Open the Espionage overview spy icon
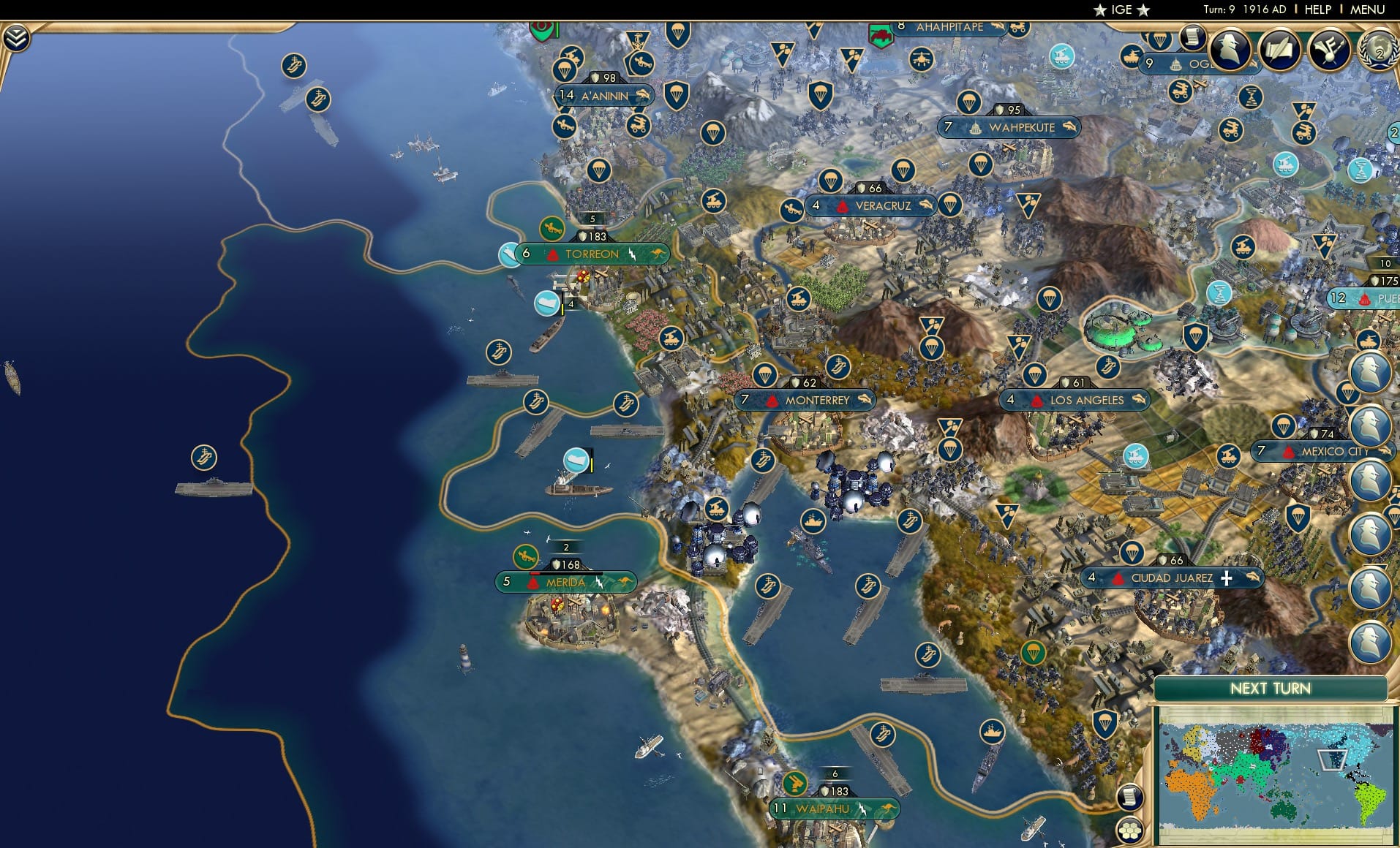The width and height of the screenshot is (1400, 848). coord(1230,50)
